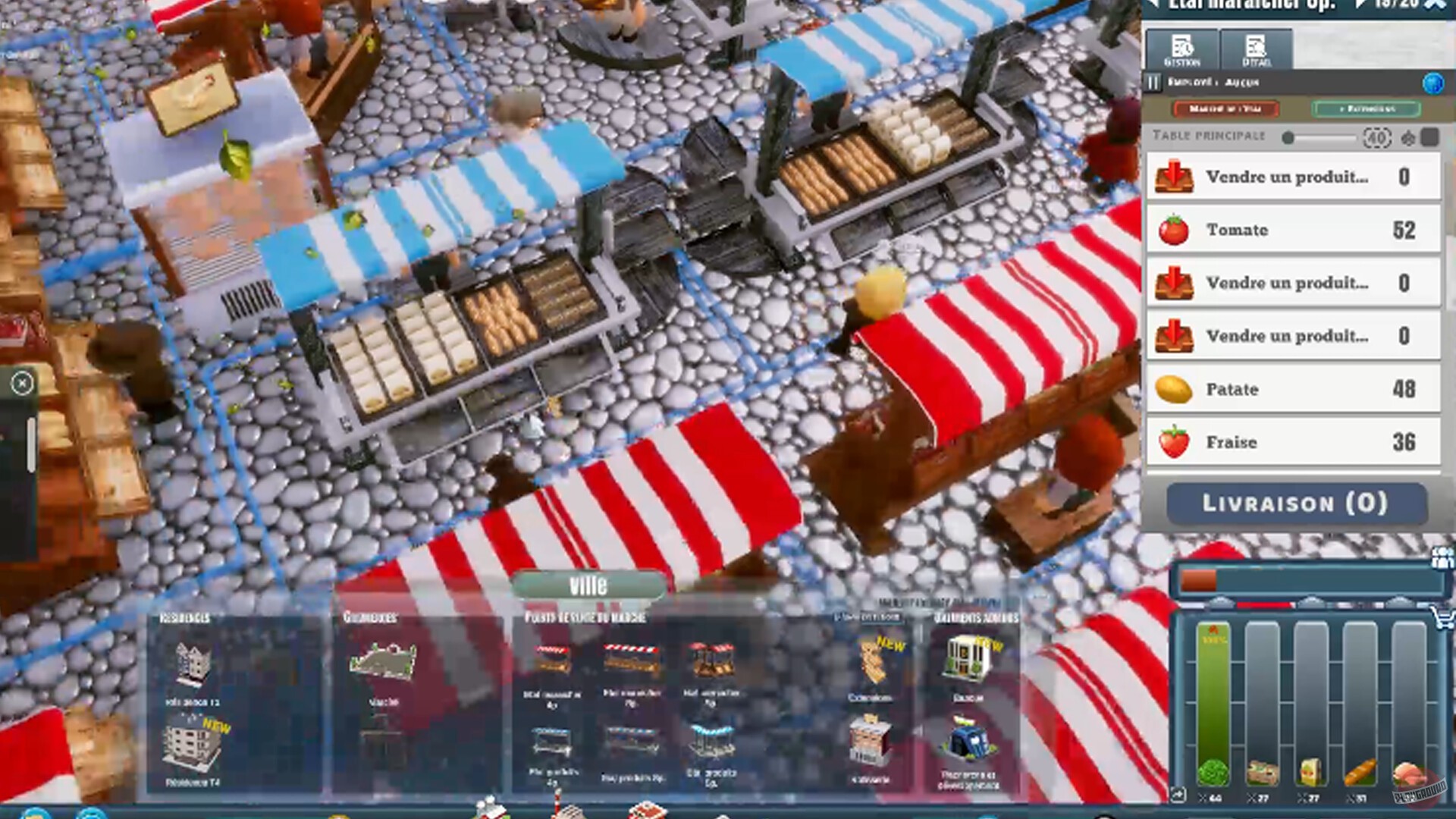Image resolution: width=1456 pixels, height=819 pixels.
Task: Select the Tomate product row icon
Action: click(x=1175, y=229)
